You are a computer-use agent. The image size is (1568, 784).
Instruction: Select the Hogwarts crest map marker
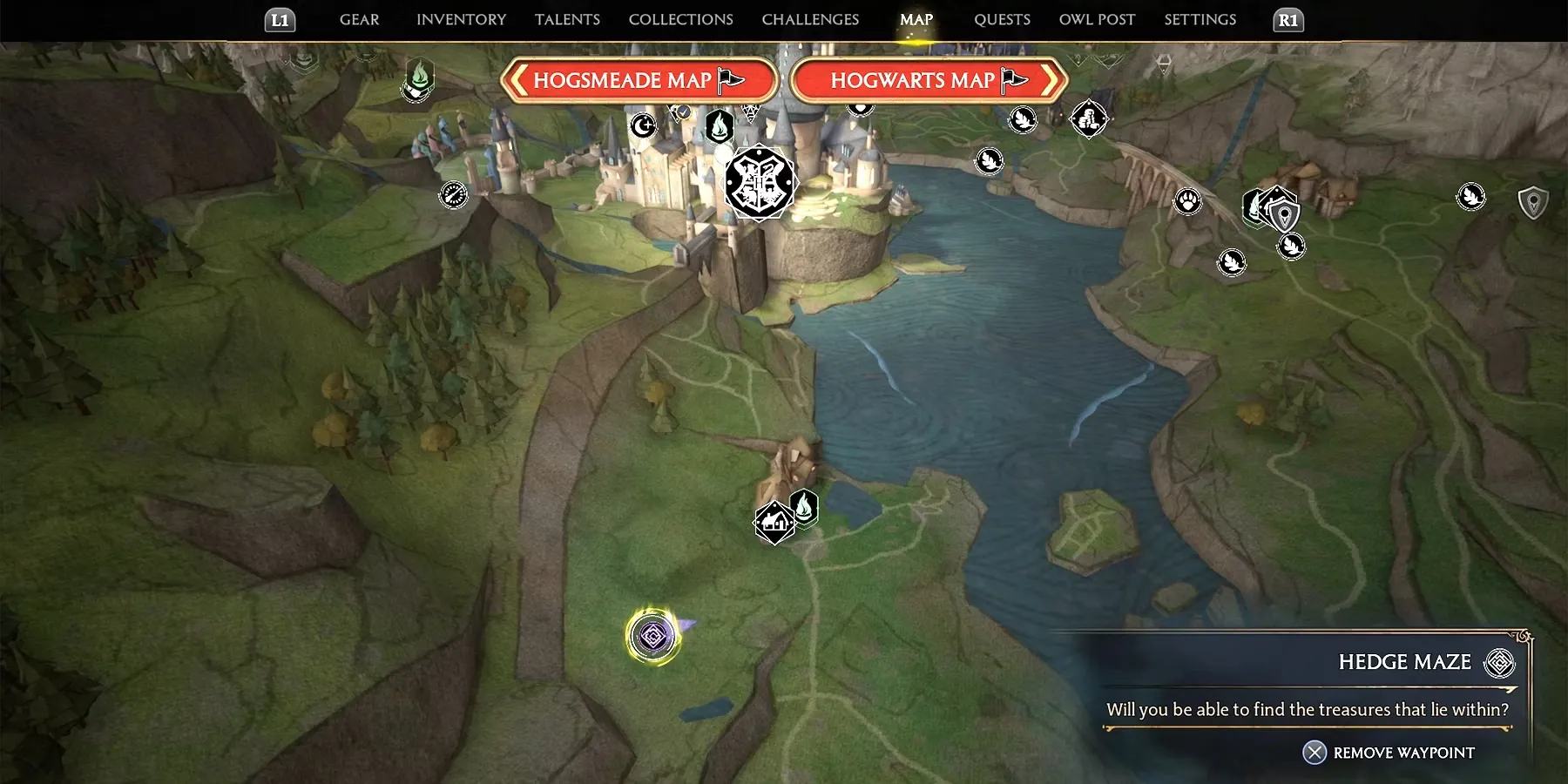tap(760, 183)
